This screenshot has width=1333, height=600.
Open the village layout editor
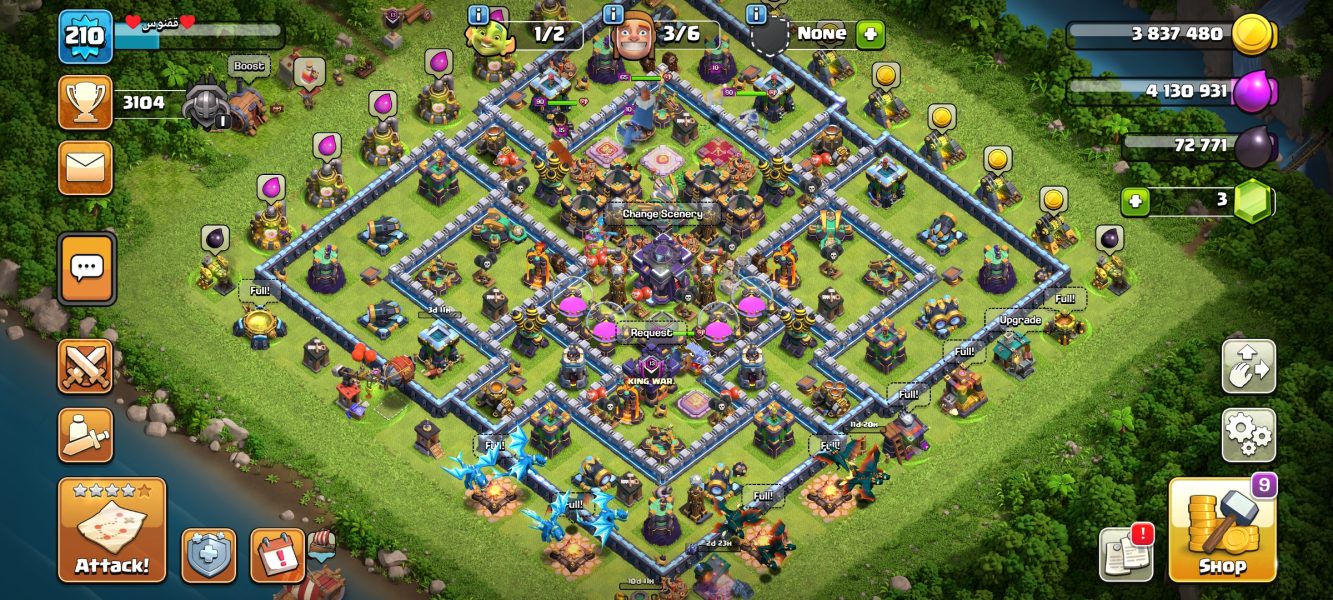(1248, 367)
